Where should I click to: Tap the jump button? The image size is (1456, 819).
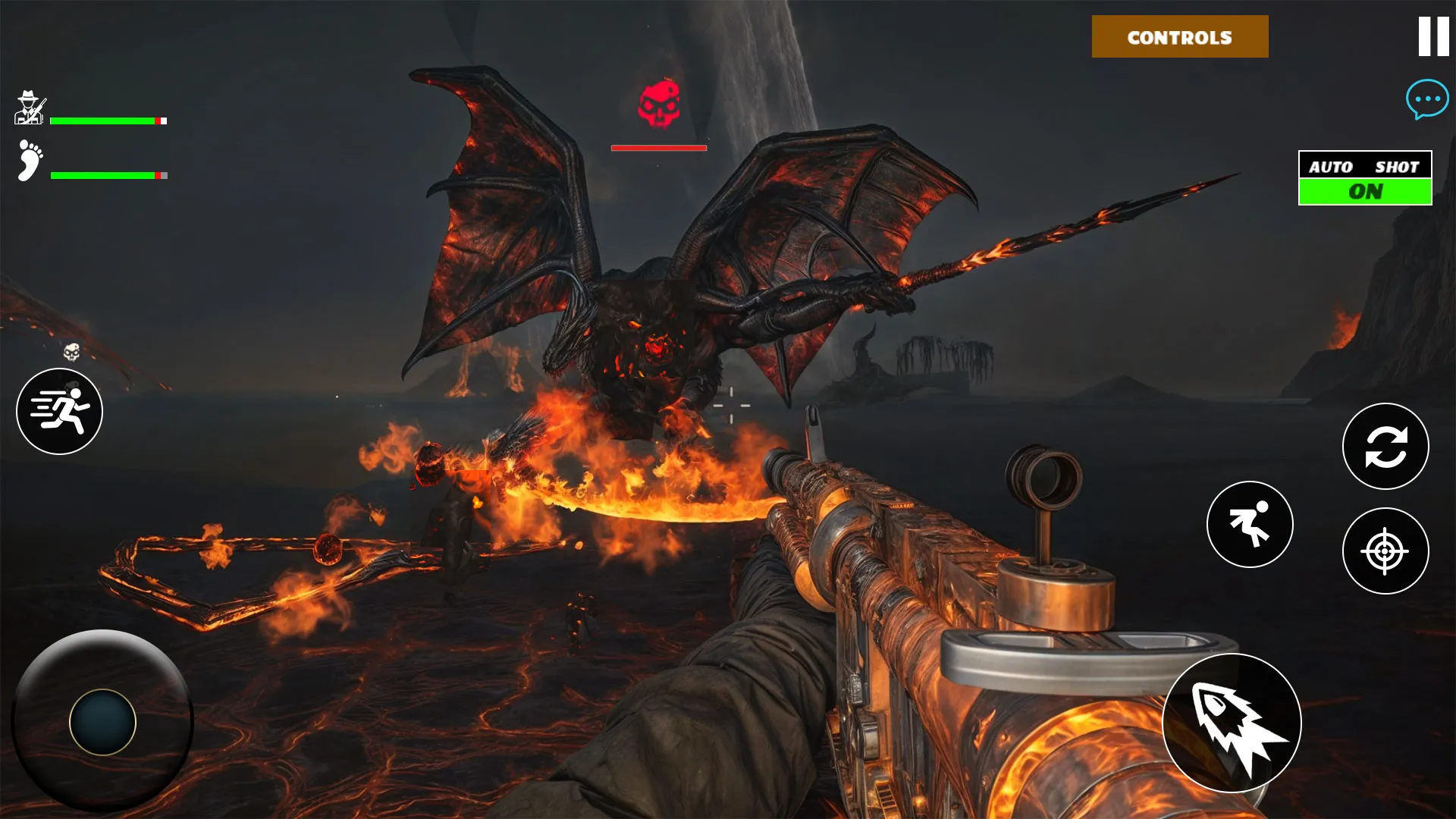pyautogui.click(x=1250, y=524)
